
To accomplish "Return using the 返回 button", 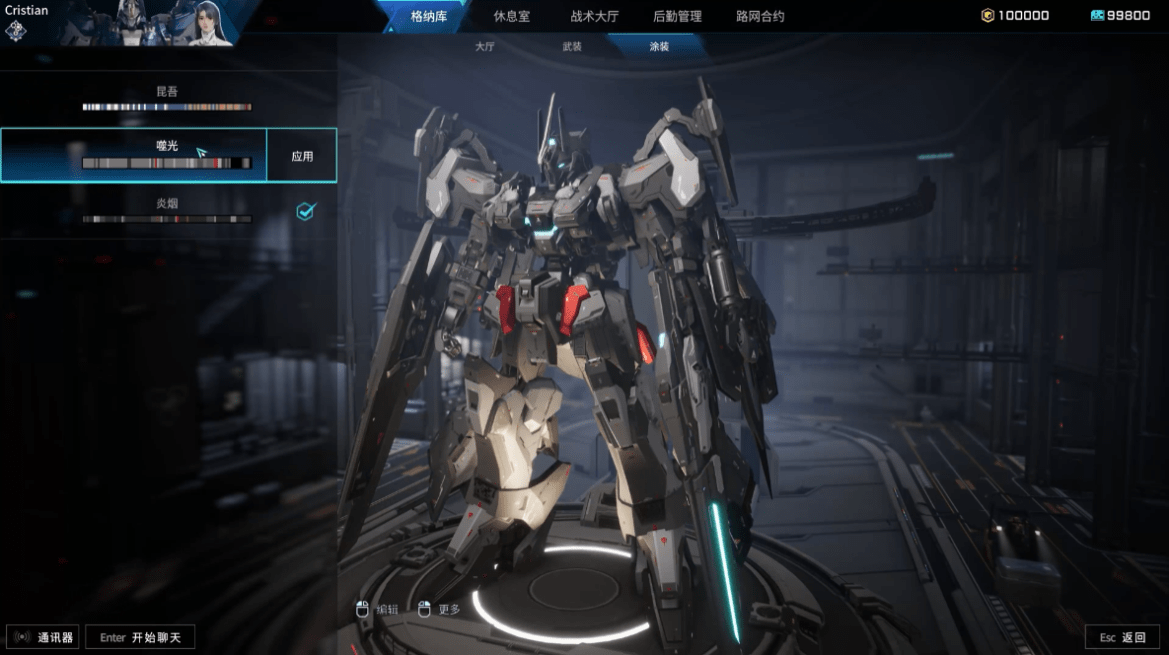I will tap(1122, 637).
